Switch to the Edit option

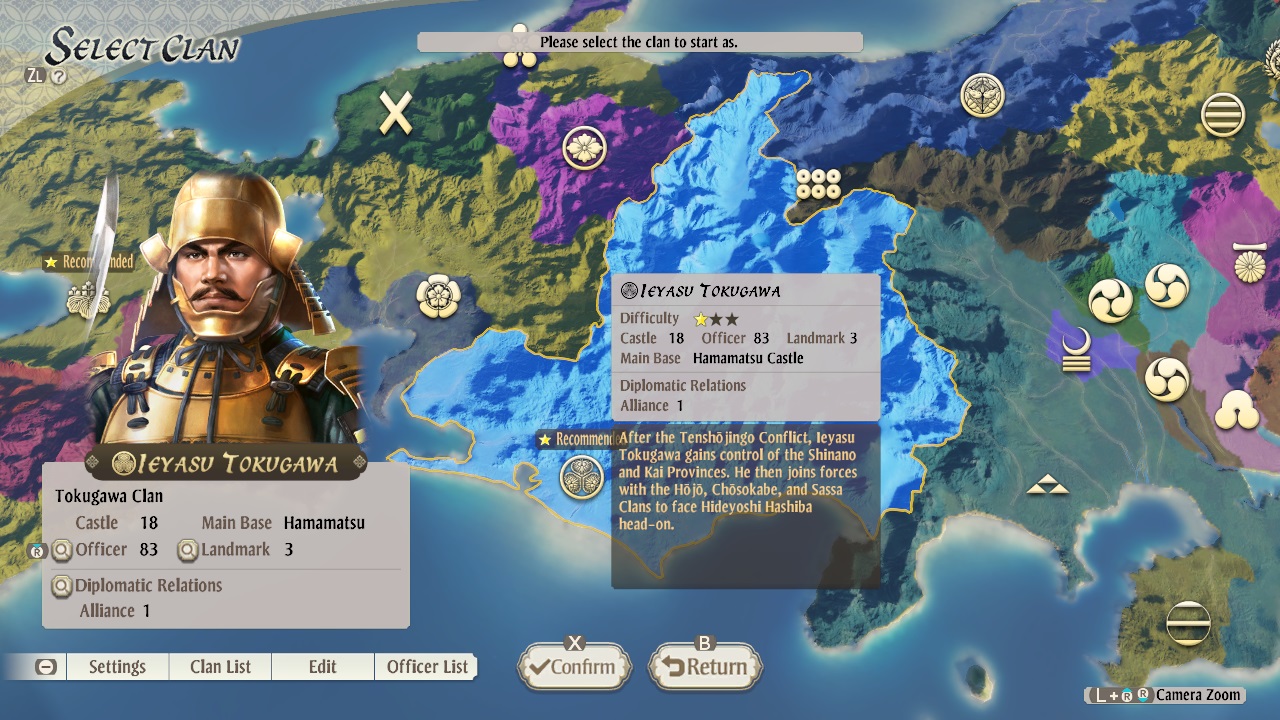point(322,666)
